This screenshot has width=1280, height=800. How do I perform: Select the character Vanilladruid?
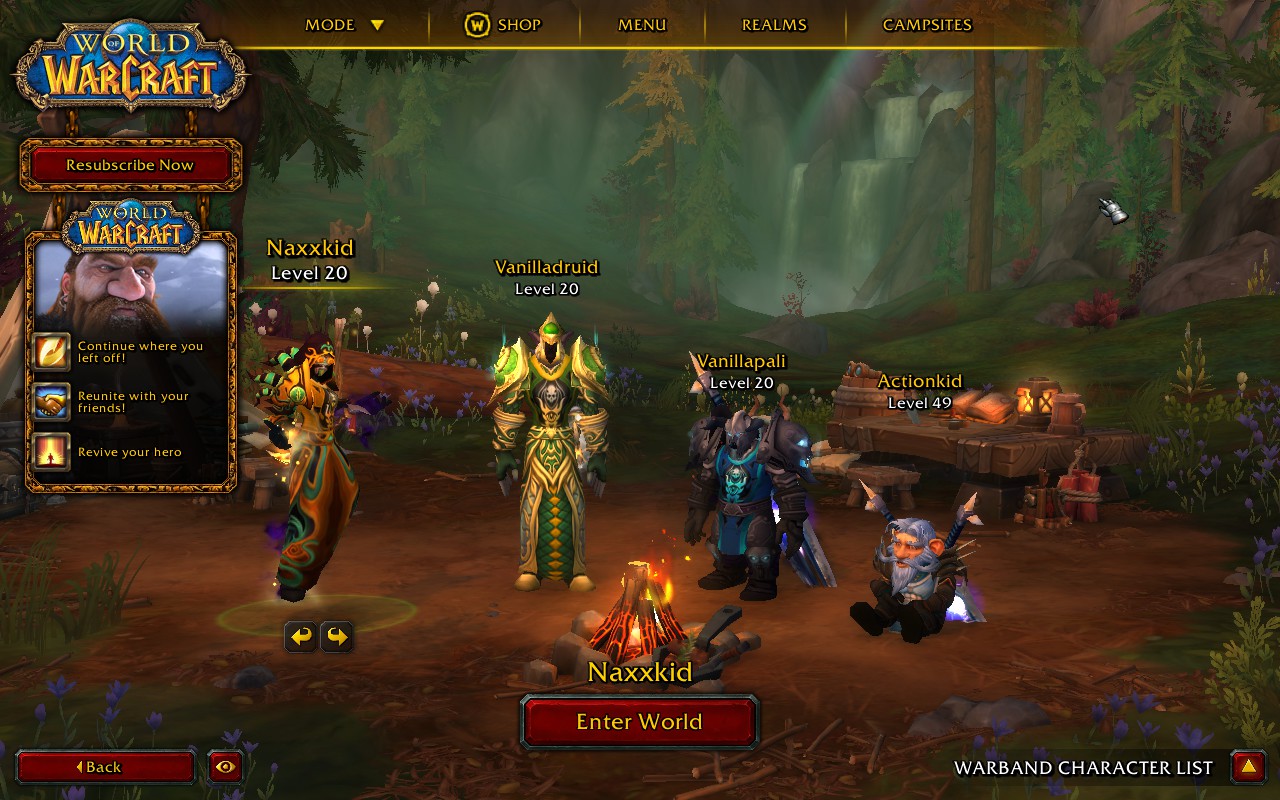point(546,450)
